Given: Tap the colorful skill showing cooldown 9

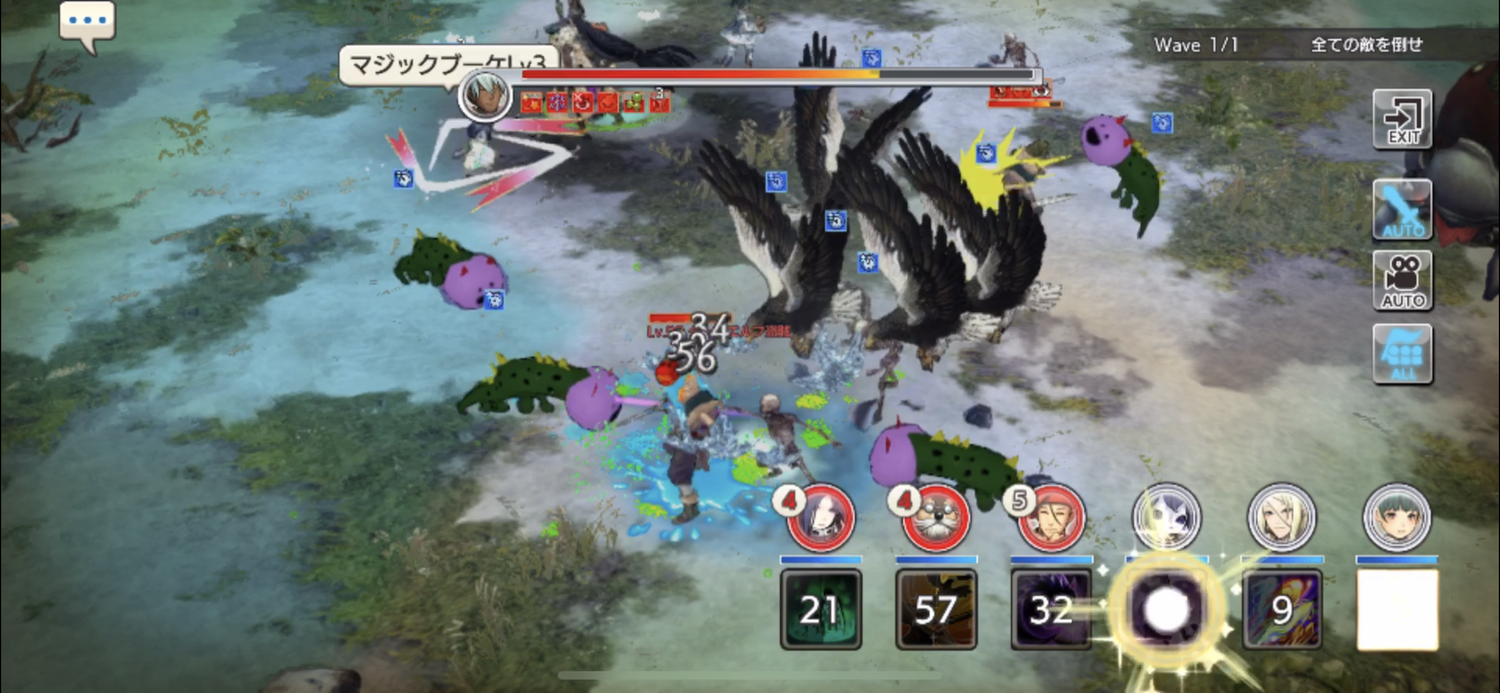Looking at the screenshot, I should [1282, 610].
